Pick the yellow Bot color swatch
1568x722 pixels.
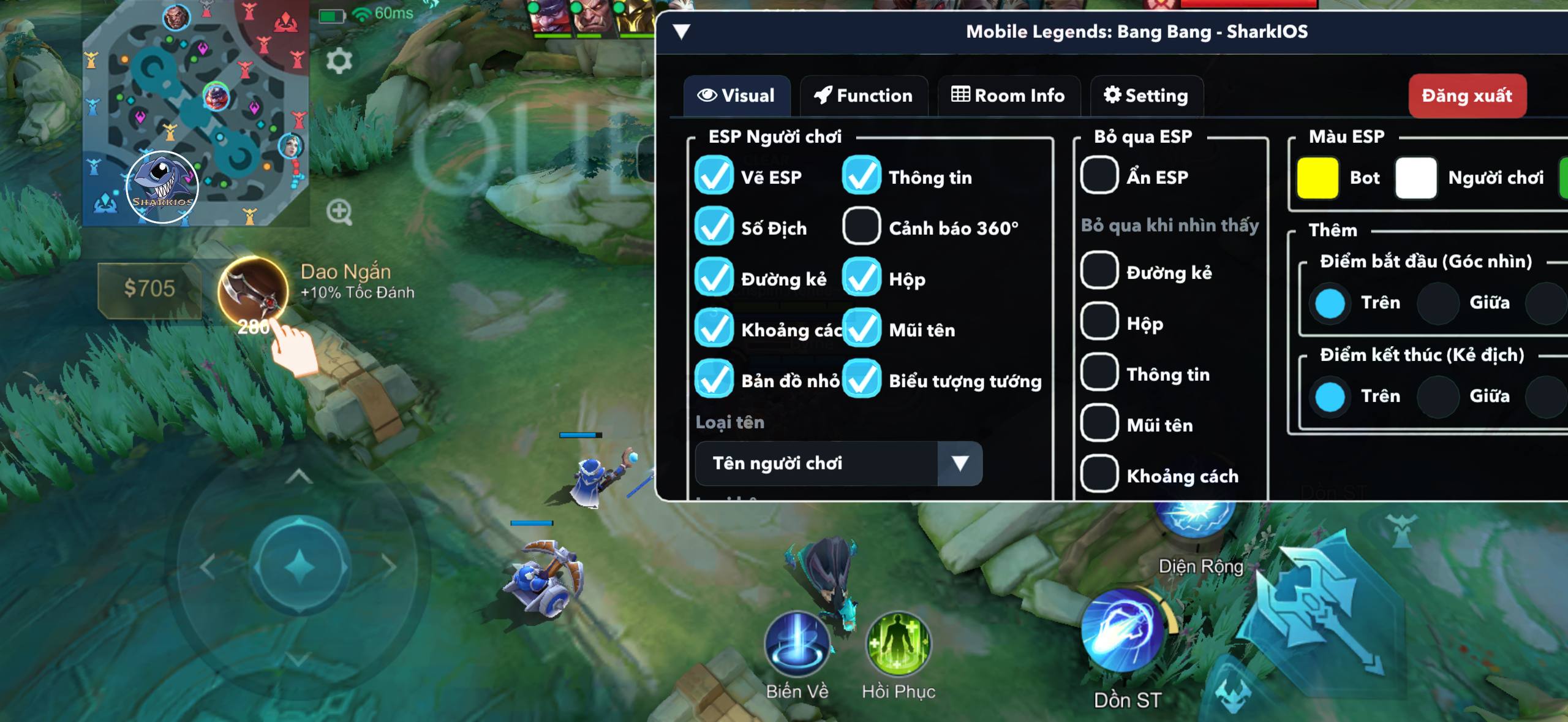pos(1317,178)
